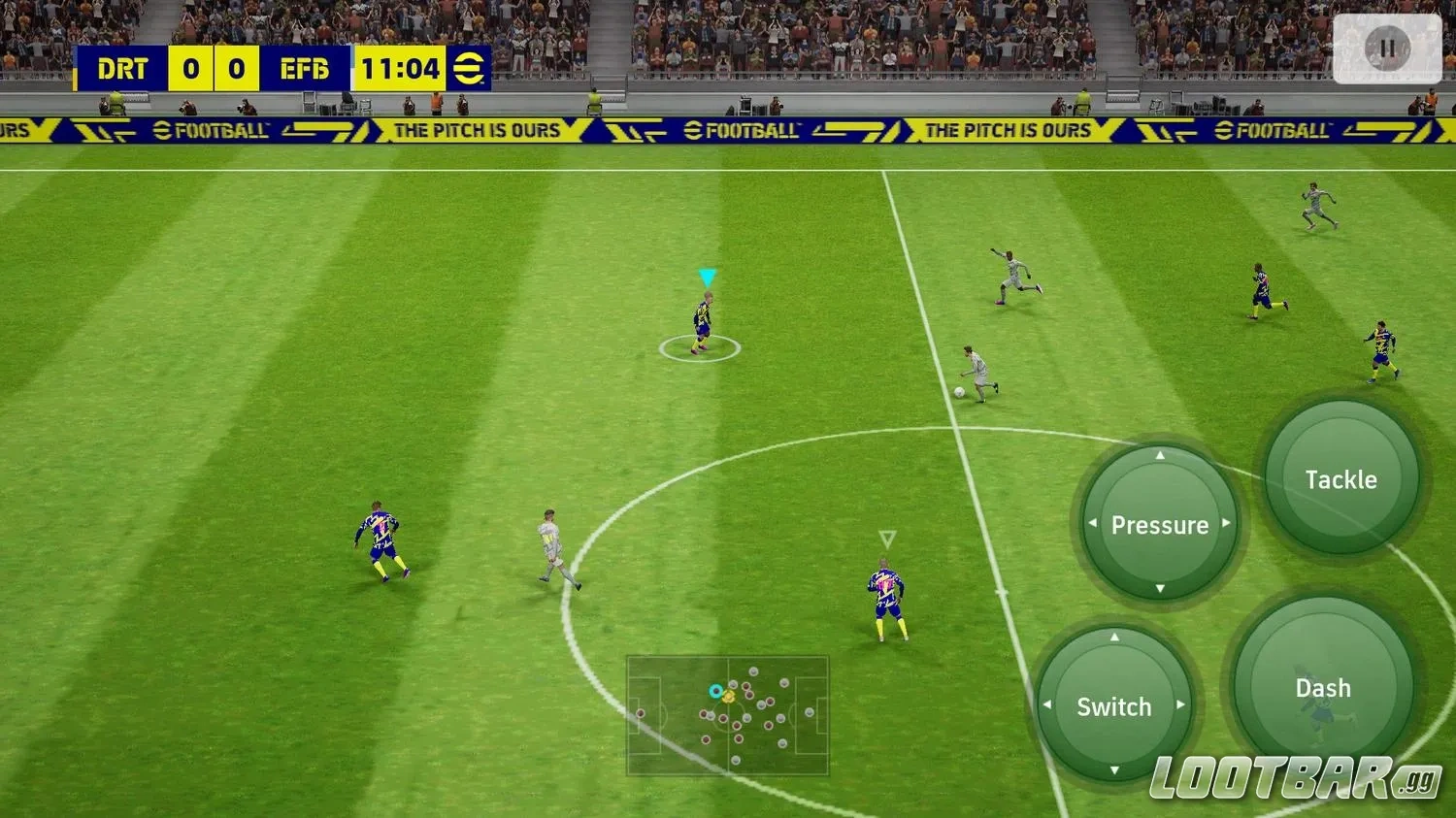Tap the match score display showing 0-0
Screen dimensions: 1456x818
pos(214,68)
